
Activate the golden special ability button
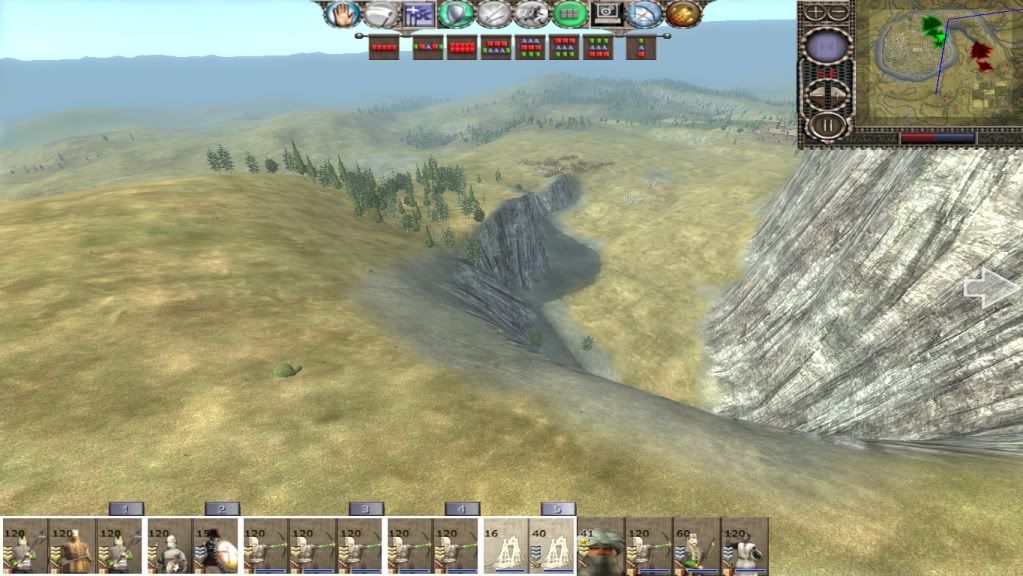(x=683, y=14)
